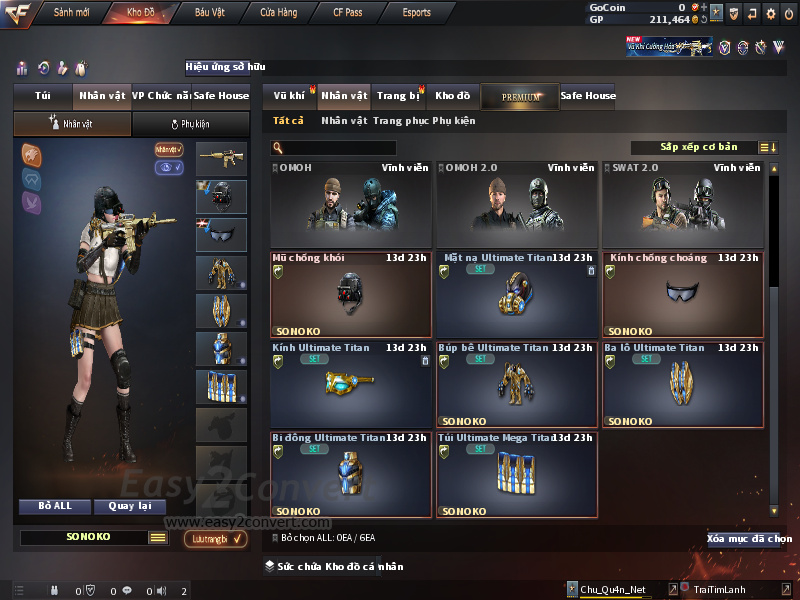The width and height of the screenshot is (800, 600).
Task: Open the Sảnh mời lobby menu
Action: click(71, 12)
